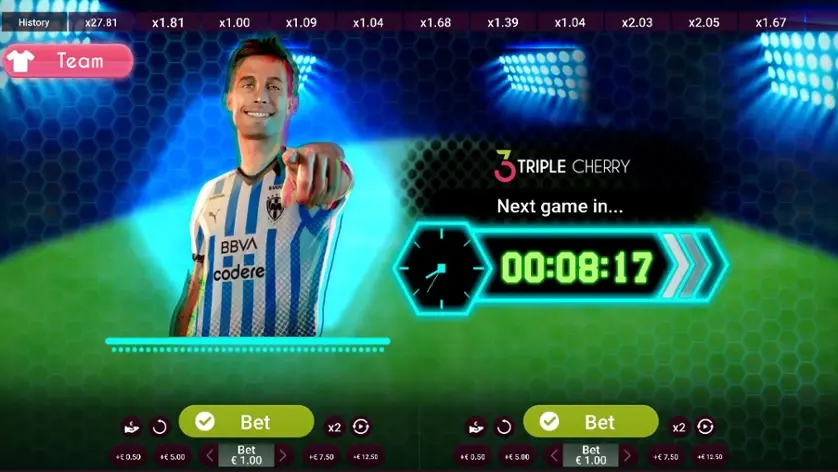Reset the bet with circular arrow, first panel
The width and height of the screenshot is (838, 472).
click(160, 427)
